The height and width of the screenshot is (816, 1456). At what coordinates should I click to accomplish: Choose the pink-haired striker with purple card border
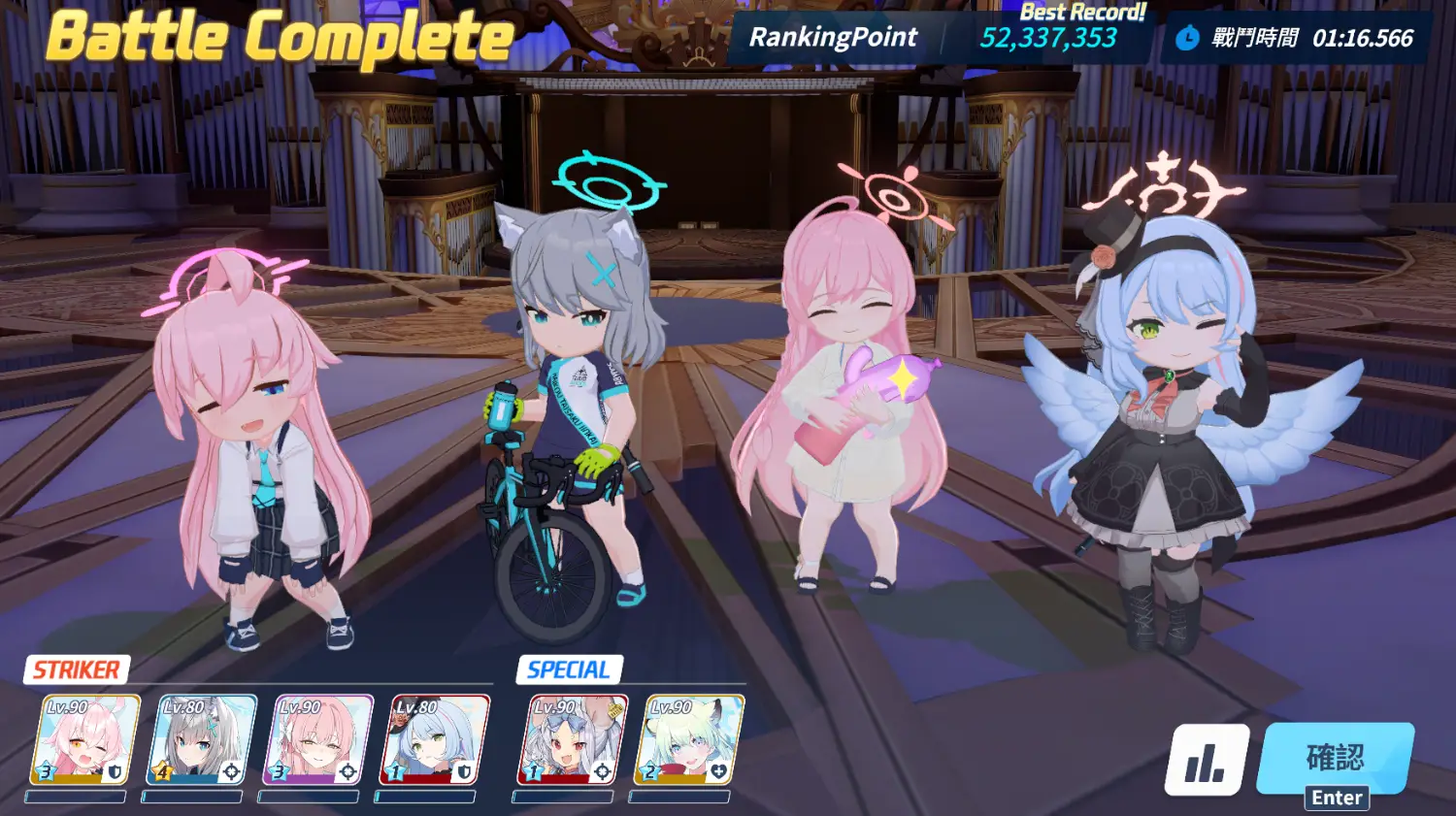[x=318, y=739]
